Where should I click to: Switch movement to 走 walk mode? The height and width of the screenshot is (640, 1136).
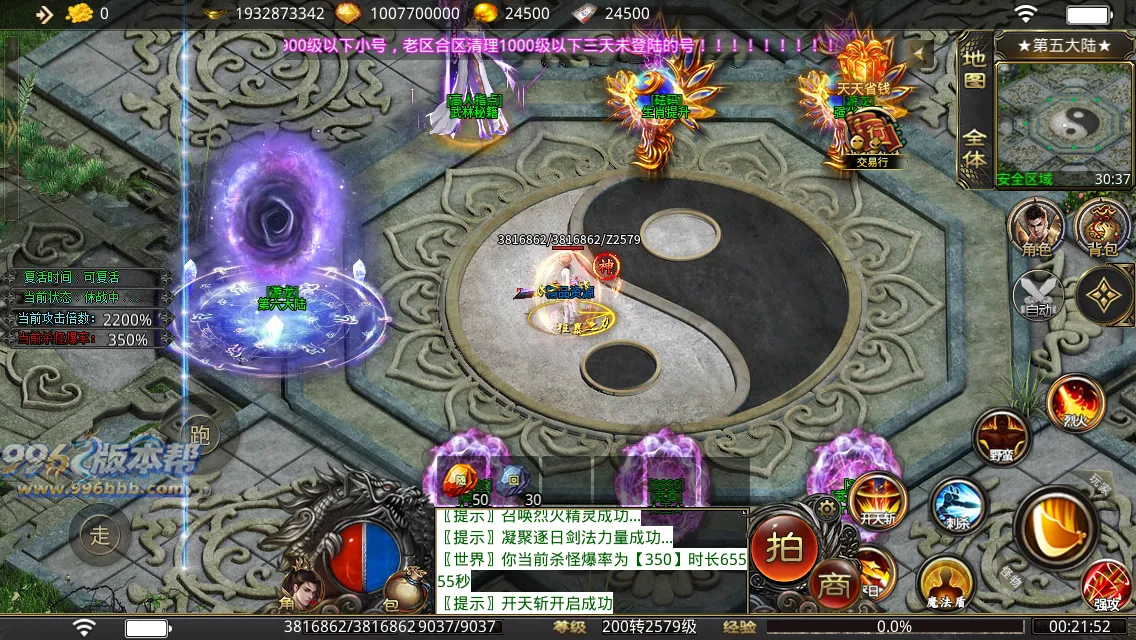100,535
